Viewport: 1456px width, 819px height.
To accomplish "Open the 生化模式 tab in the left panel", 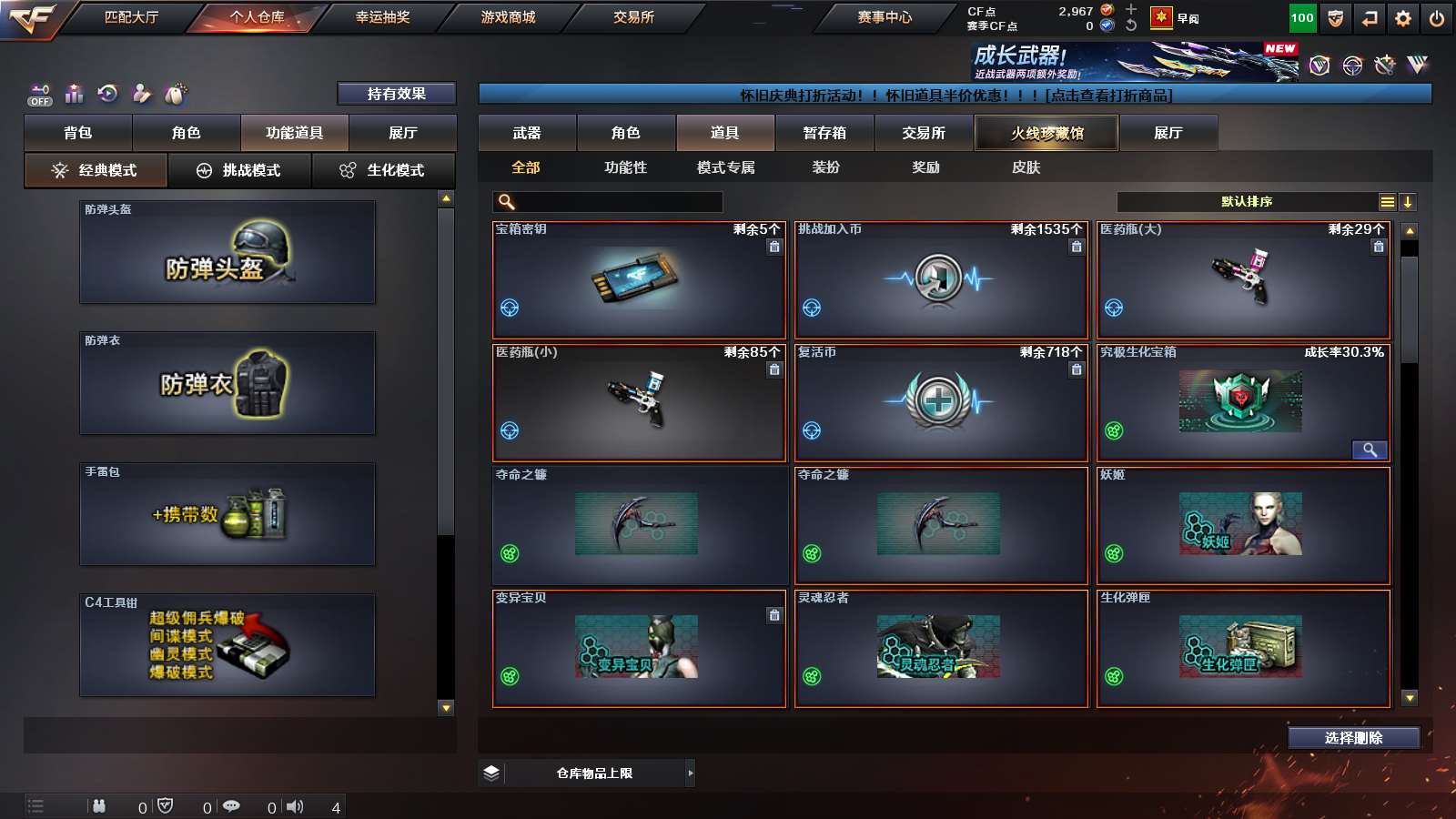I will (x=383, y=169).
